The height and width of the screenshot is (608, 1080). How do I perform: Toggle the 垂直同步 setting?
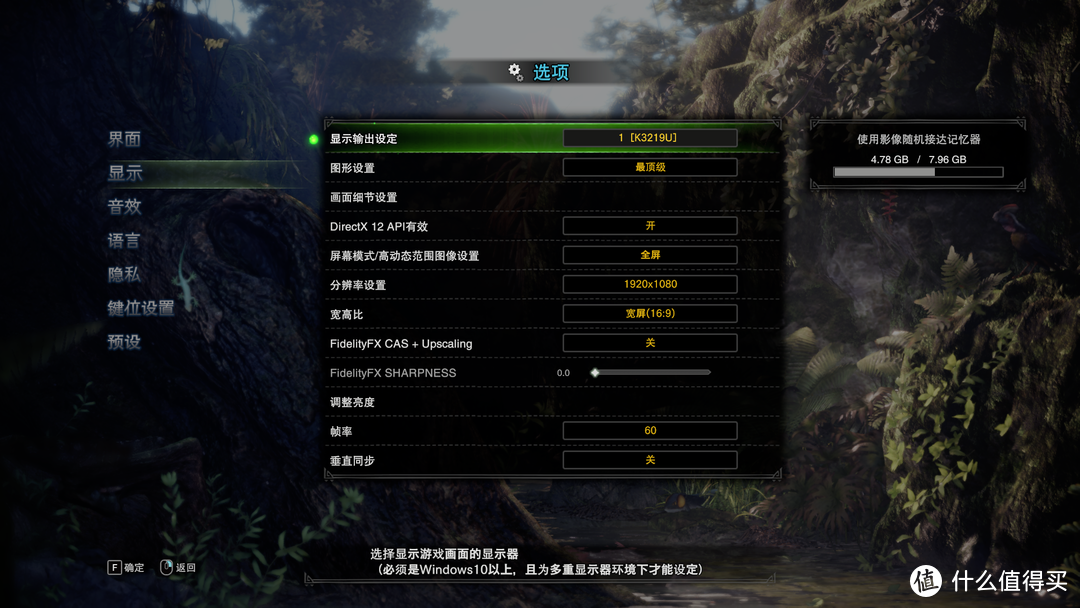click(x=650, y=460)
